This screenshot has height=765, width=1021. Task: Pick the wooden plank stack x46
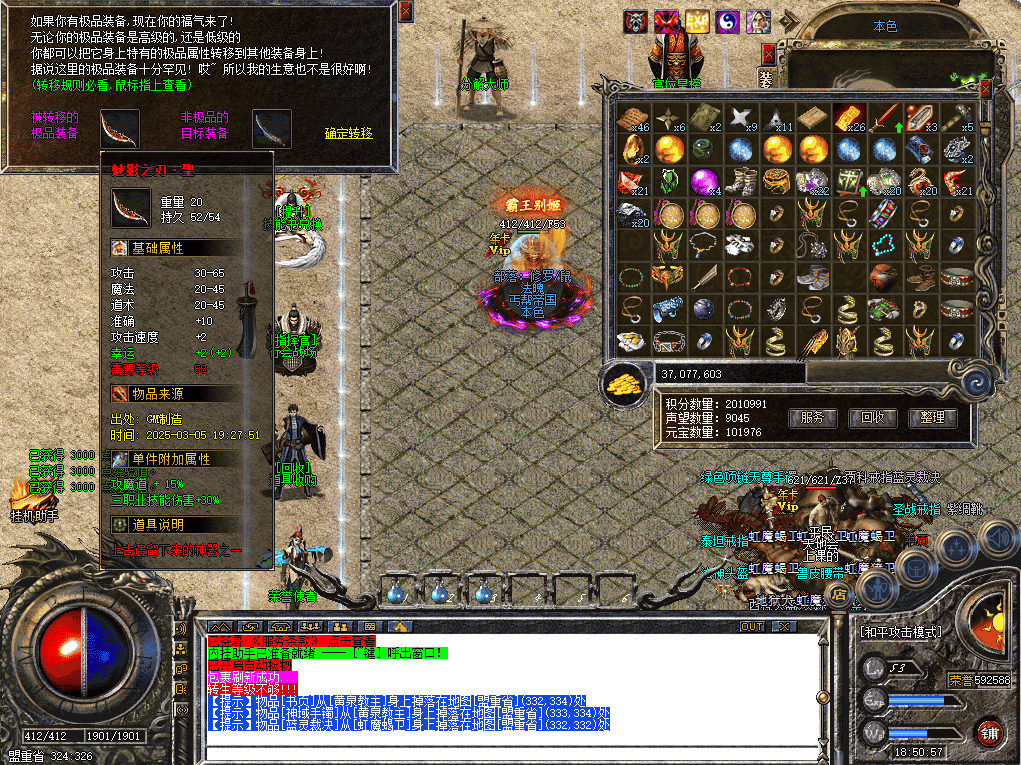[x=632, y=118]
